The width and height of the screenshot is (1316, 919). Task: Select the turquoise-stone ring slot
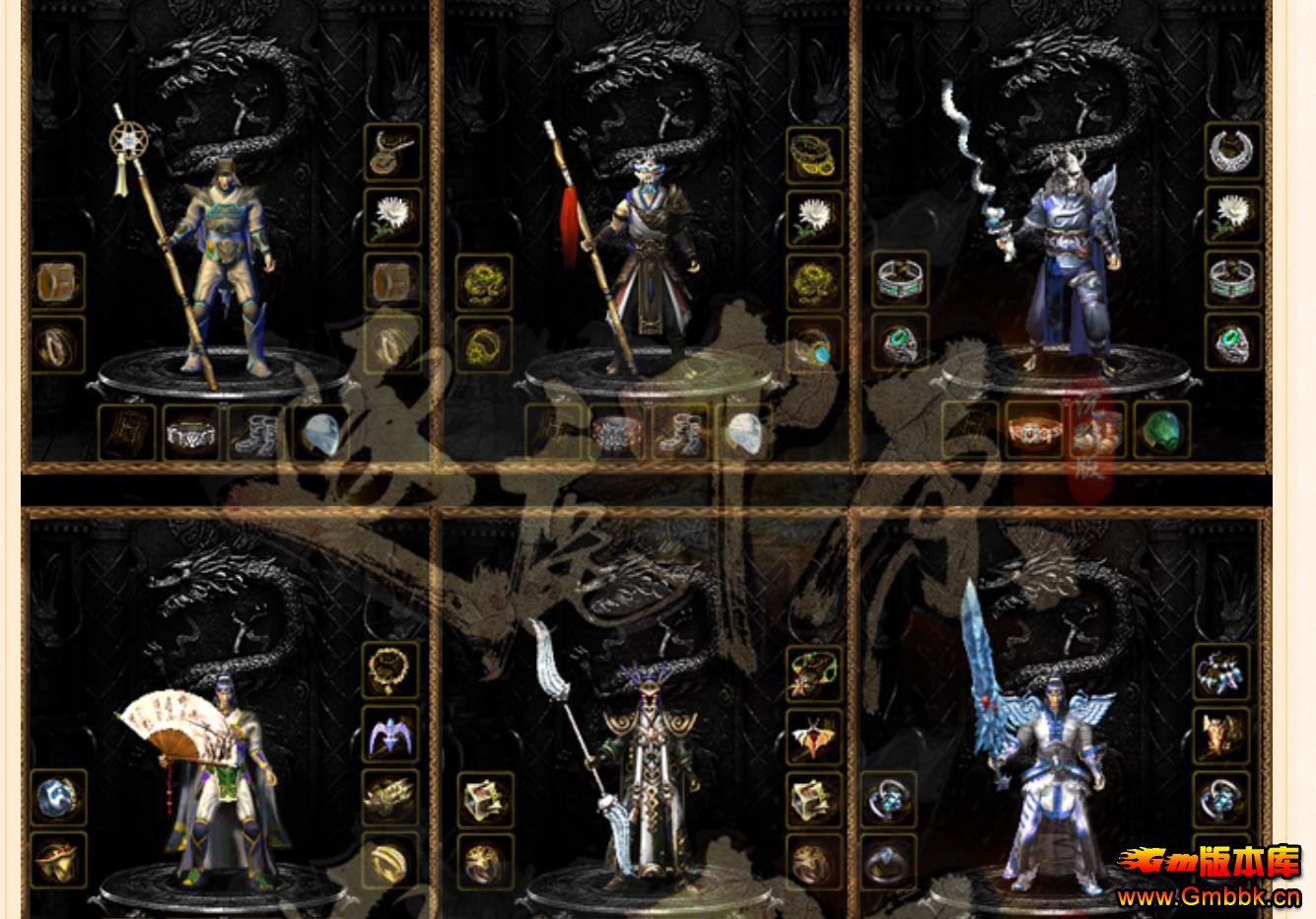click(814, 344)
